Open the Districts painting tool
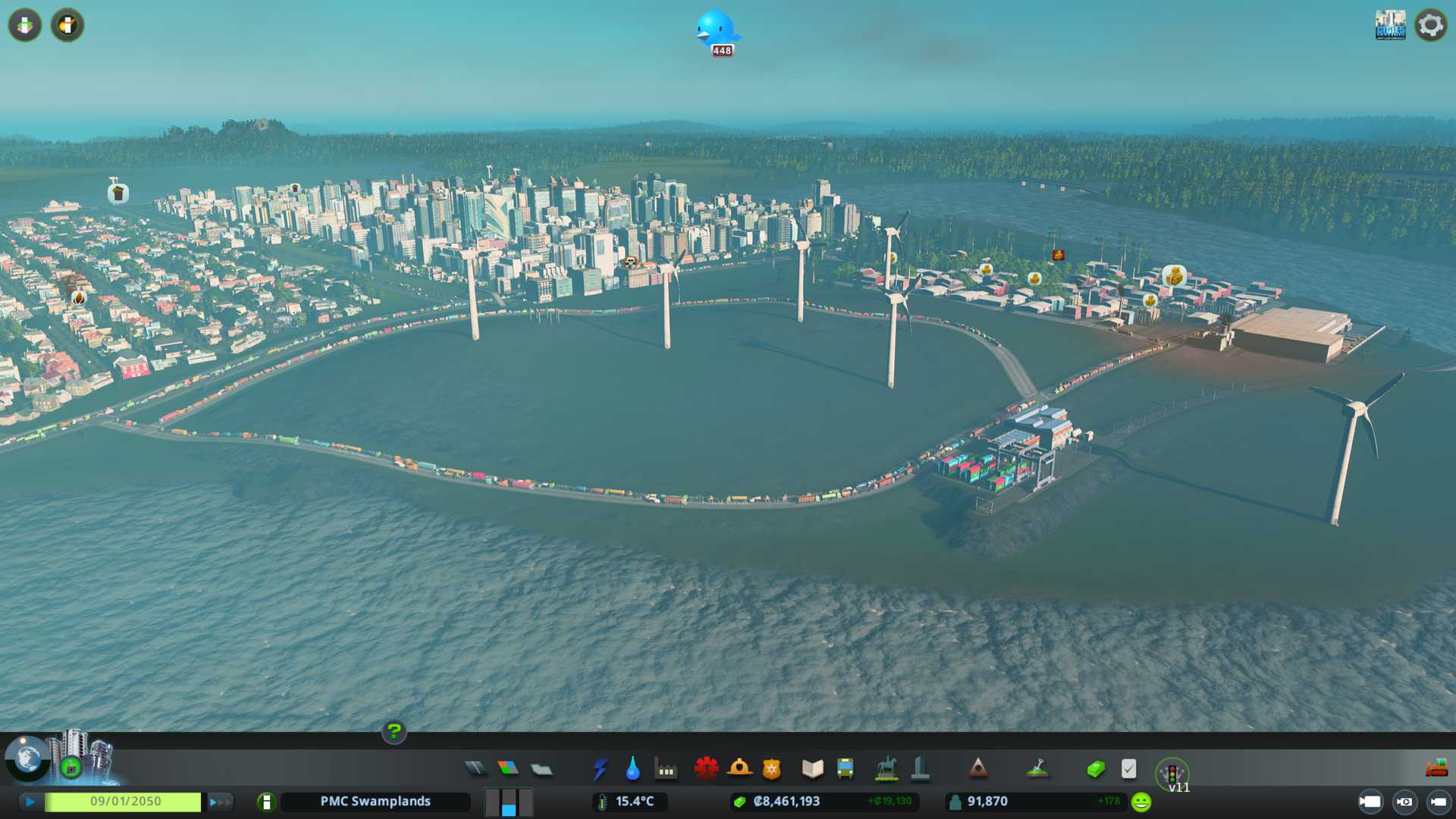Viewport: 1456px width, 819px height. tap(541, 769)
